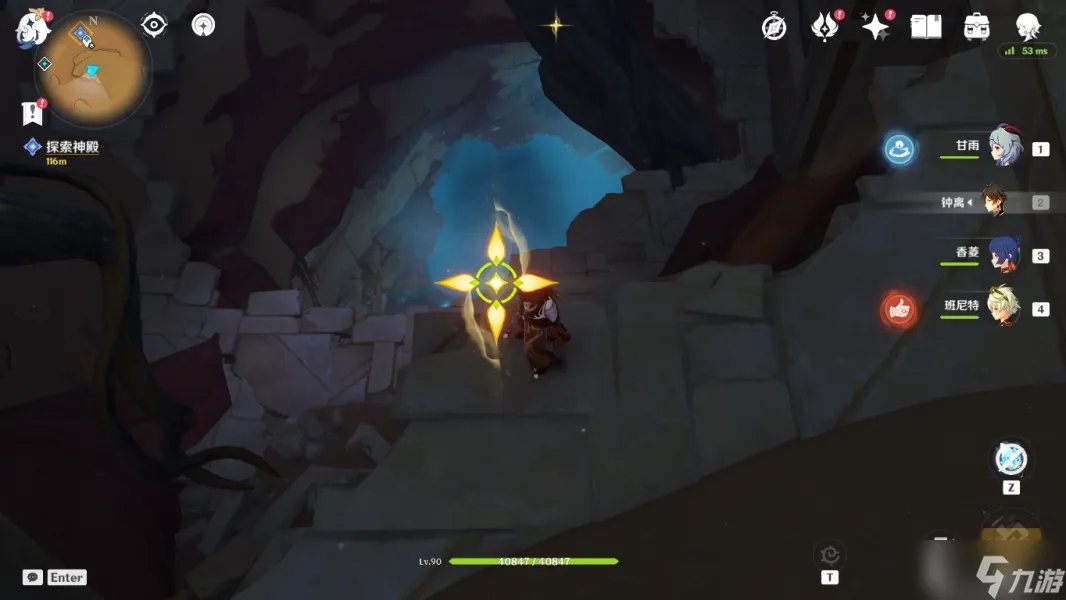Open the battle pass icon
This screenshot has width=1066, height=600.
[824, 27]
